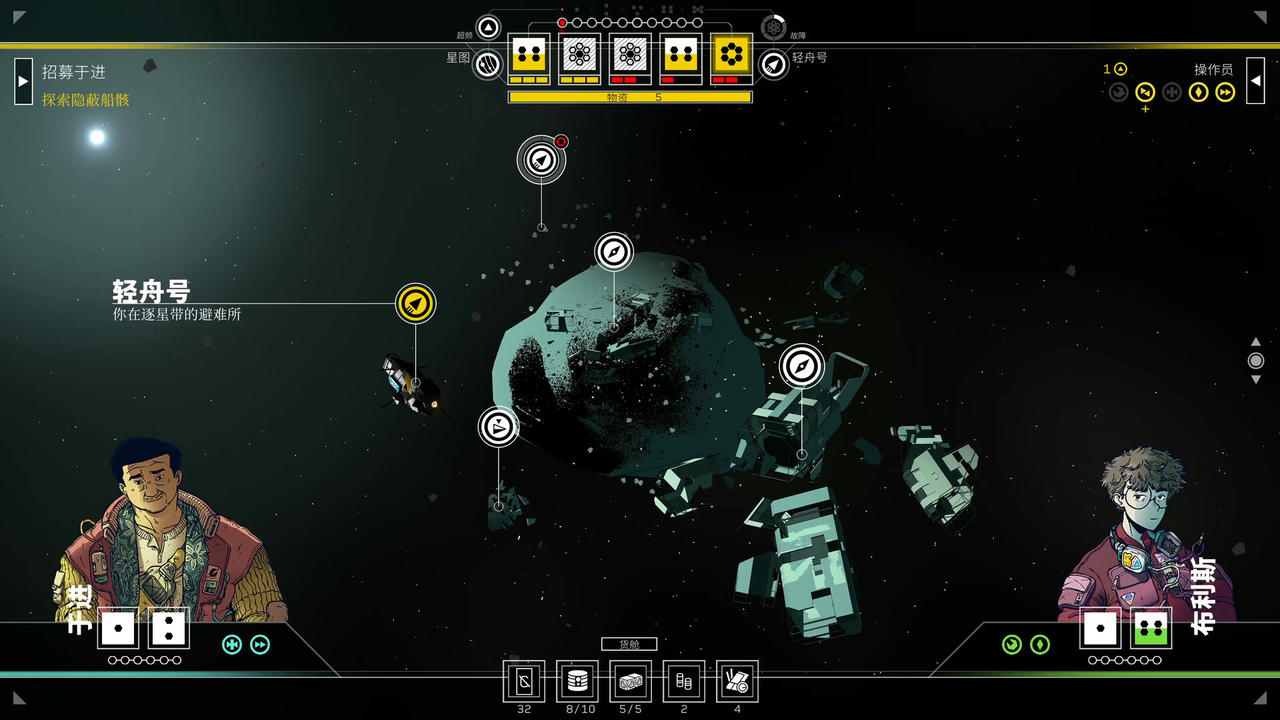
Task: Select the currency item showing 4 in 货舱
Action: click(x=737, y=682)
